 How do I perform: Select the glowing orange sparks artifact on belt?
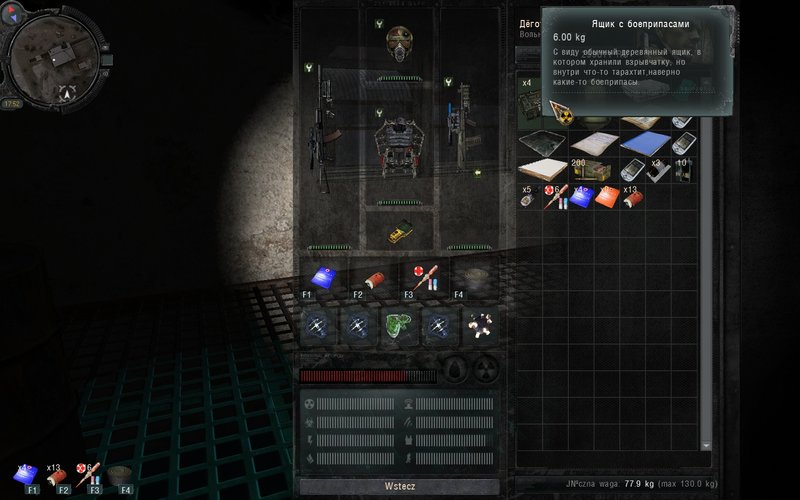tap(479, 323)
